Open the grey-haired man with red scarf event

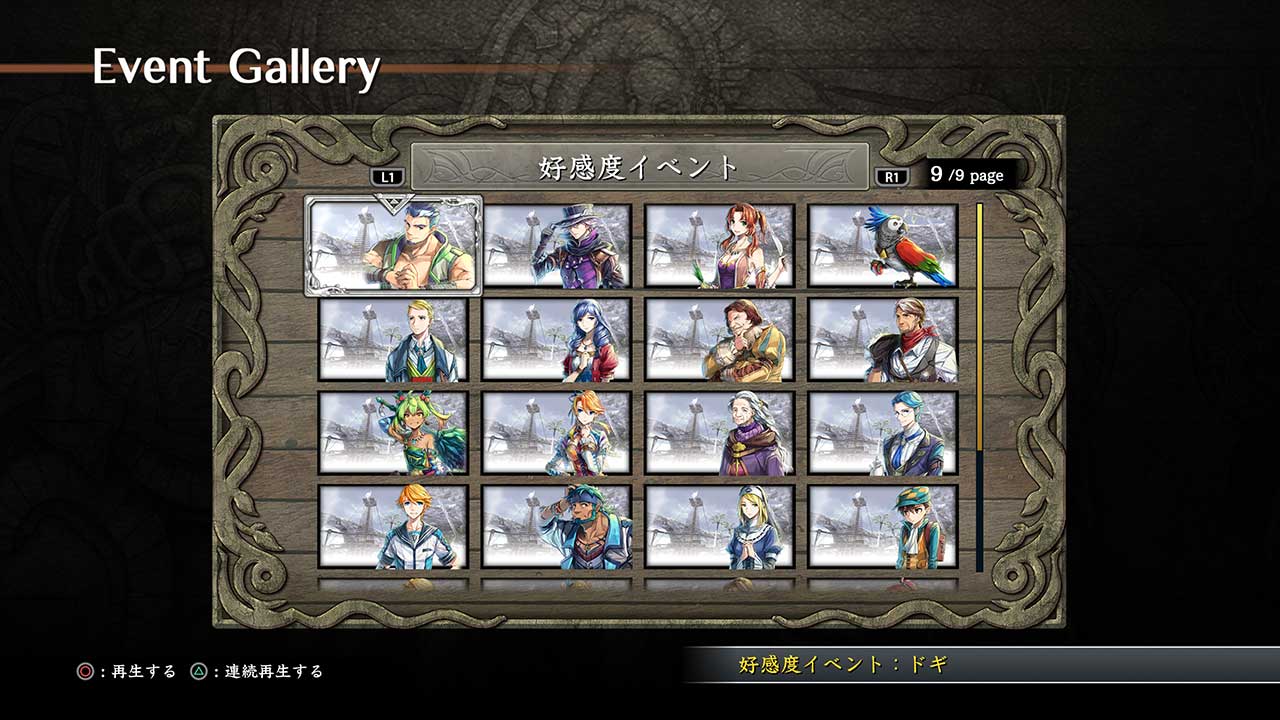(883, 339)
